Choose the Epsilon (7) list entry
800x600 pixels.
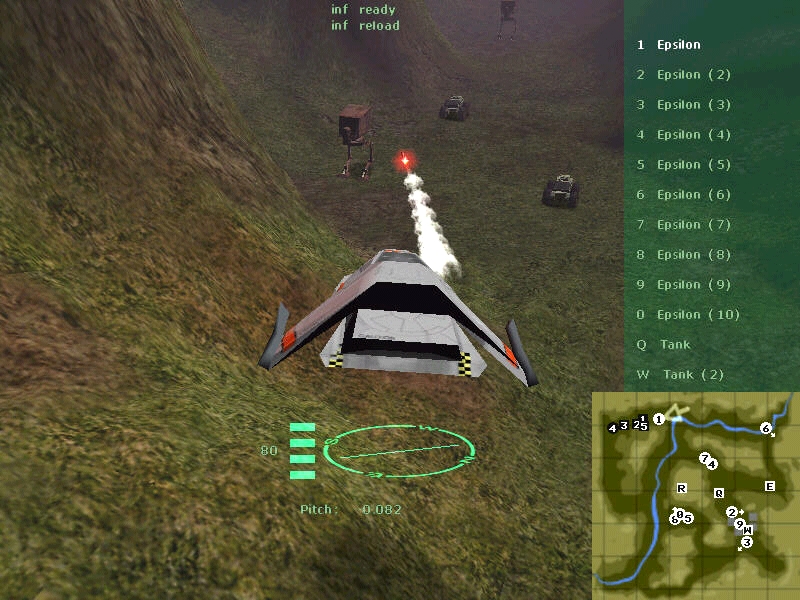693,225
